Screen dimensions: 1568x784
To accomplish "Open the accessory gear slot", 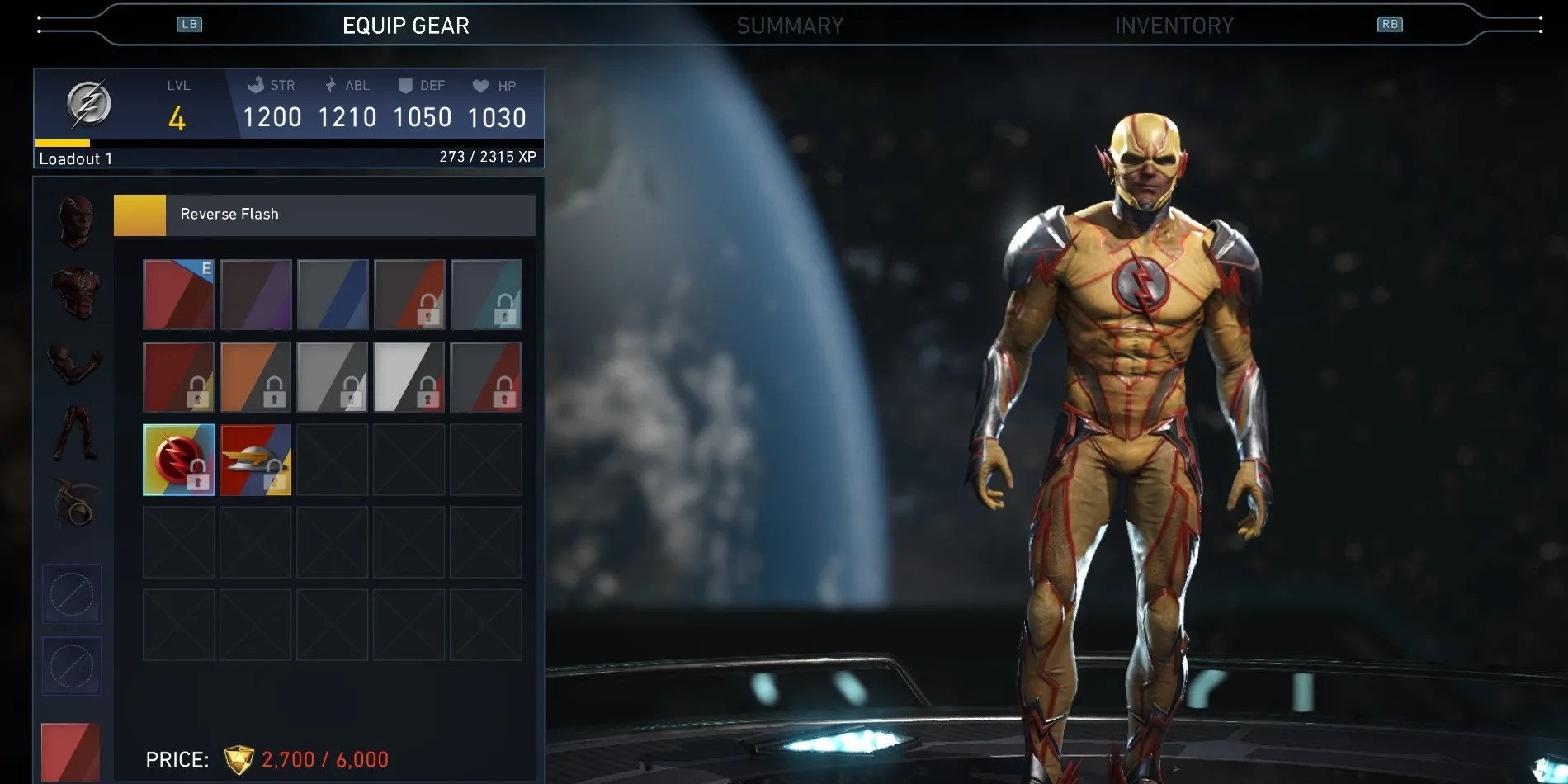I will pos(75,502).
